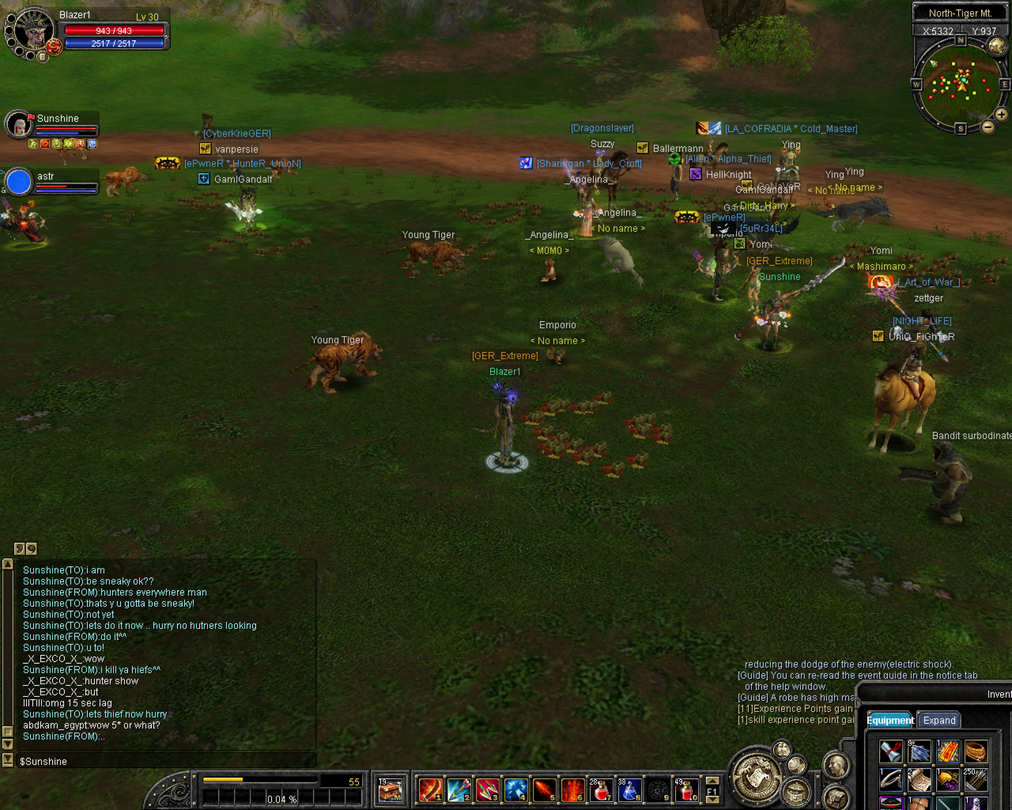Use the blue mana potion in slot 8
The height and width of the screenshot is (810, 1012).
coord(629,790)
